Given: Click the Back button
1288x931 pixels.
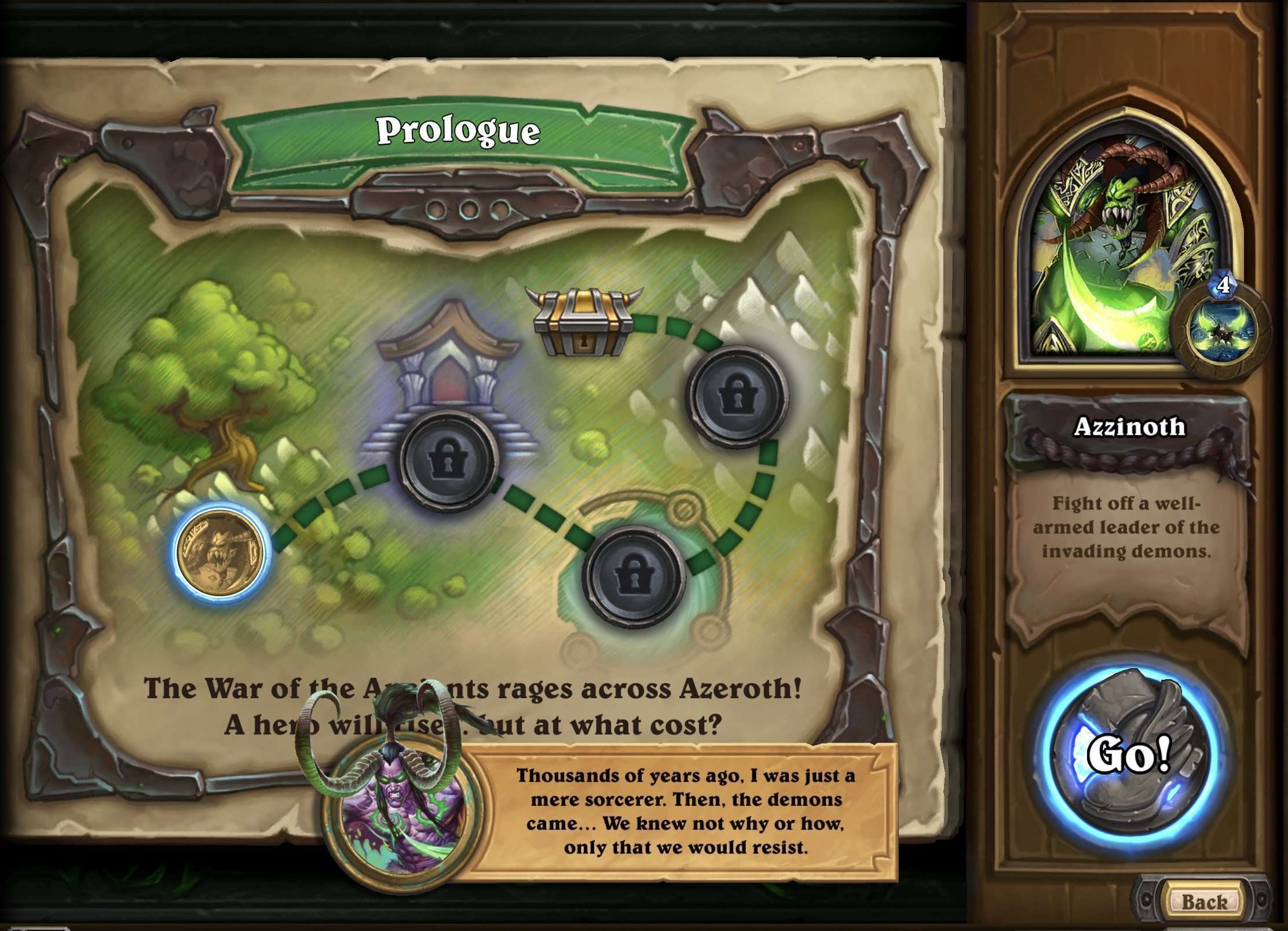Looking at the screenshot, I should (1205, 901).
